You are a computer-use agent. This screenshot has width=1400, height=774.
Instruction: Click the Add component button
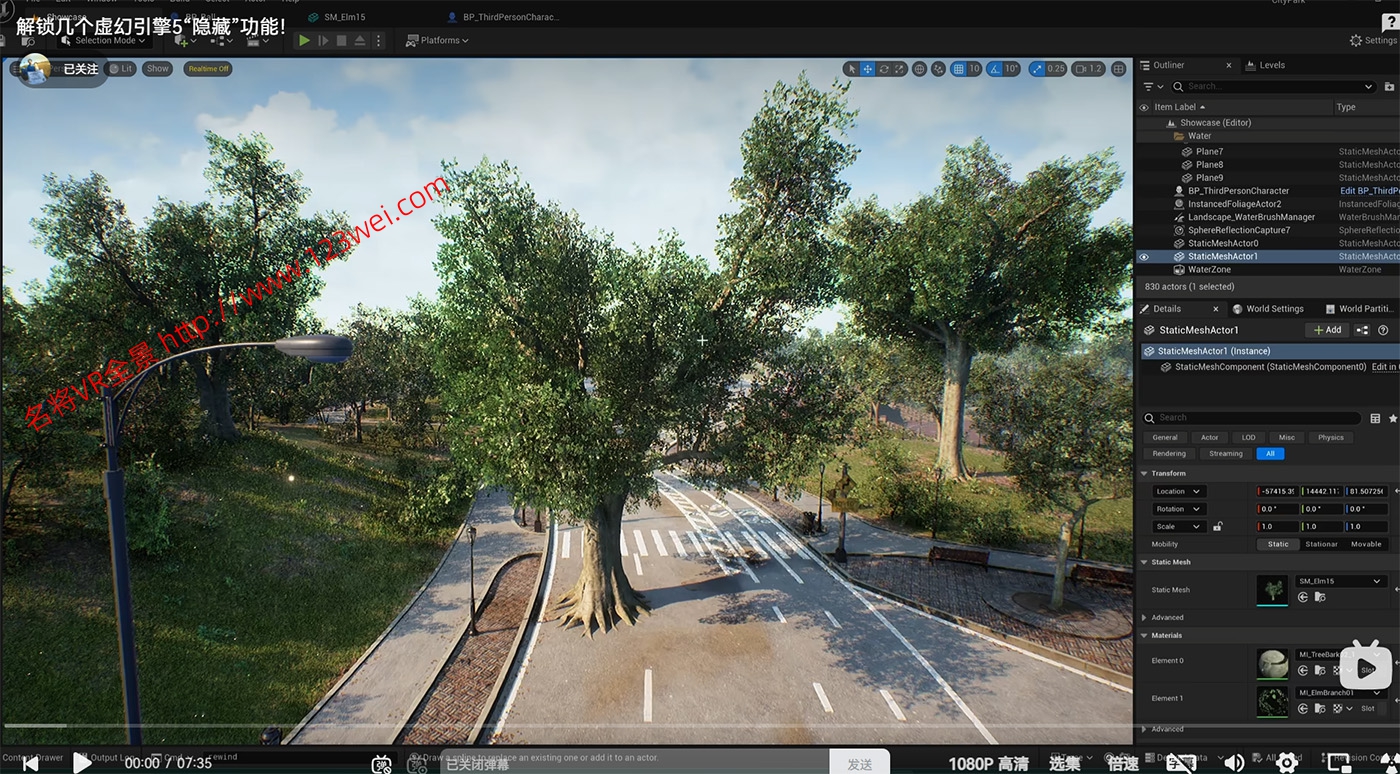point(1328,330)
